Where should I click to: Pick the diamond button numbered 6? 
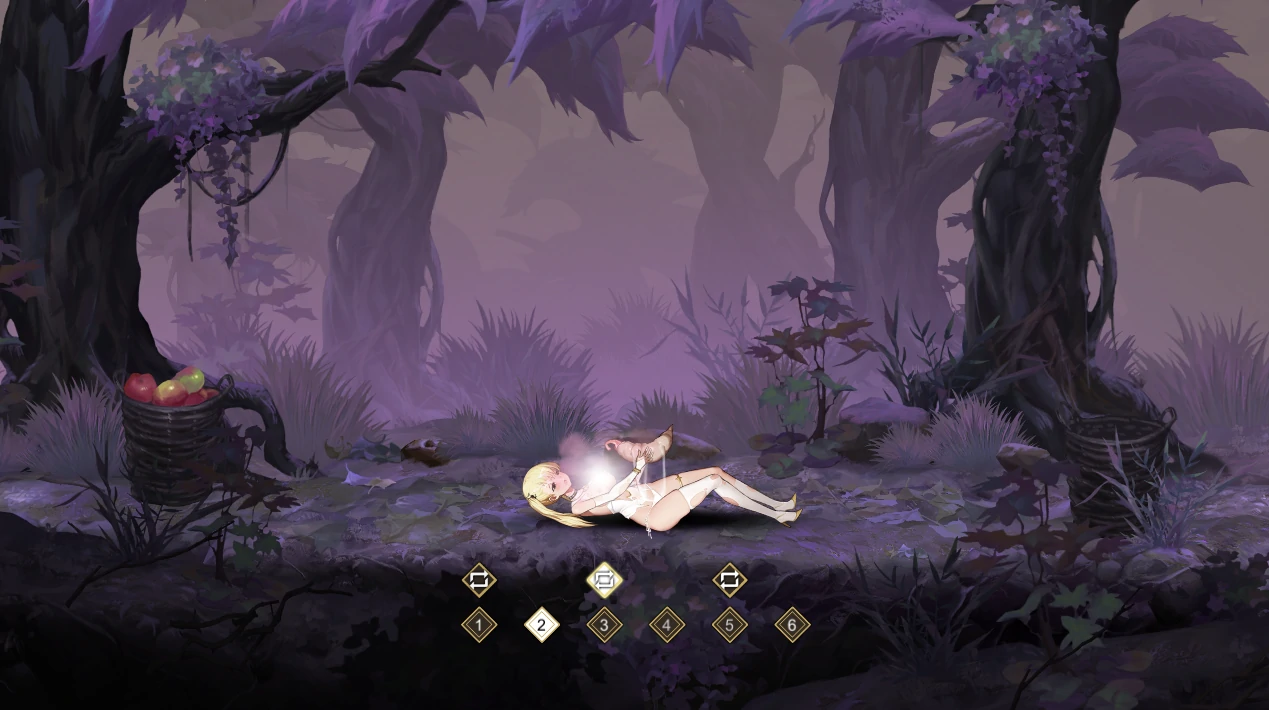(792, 626)
